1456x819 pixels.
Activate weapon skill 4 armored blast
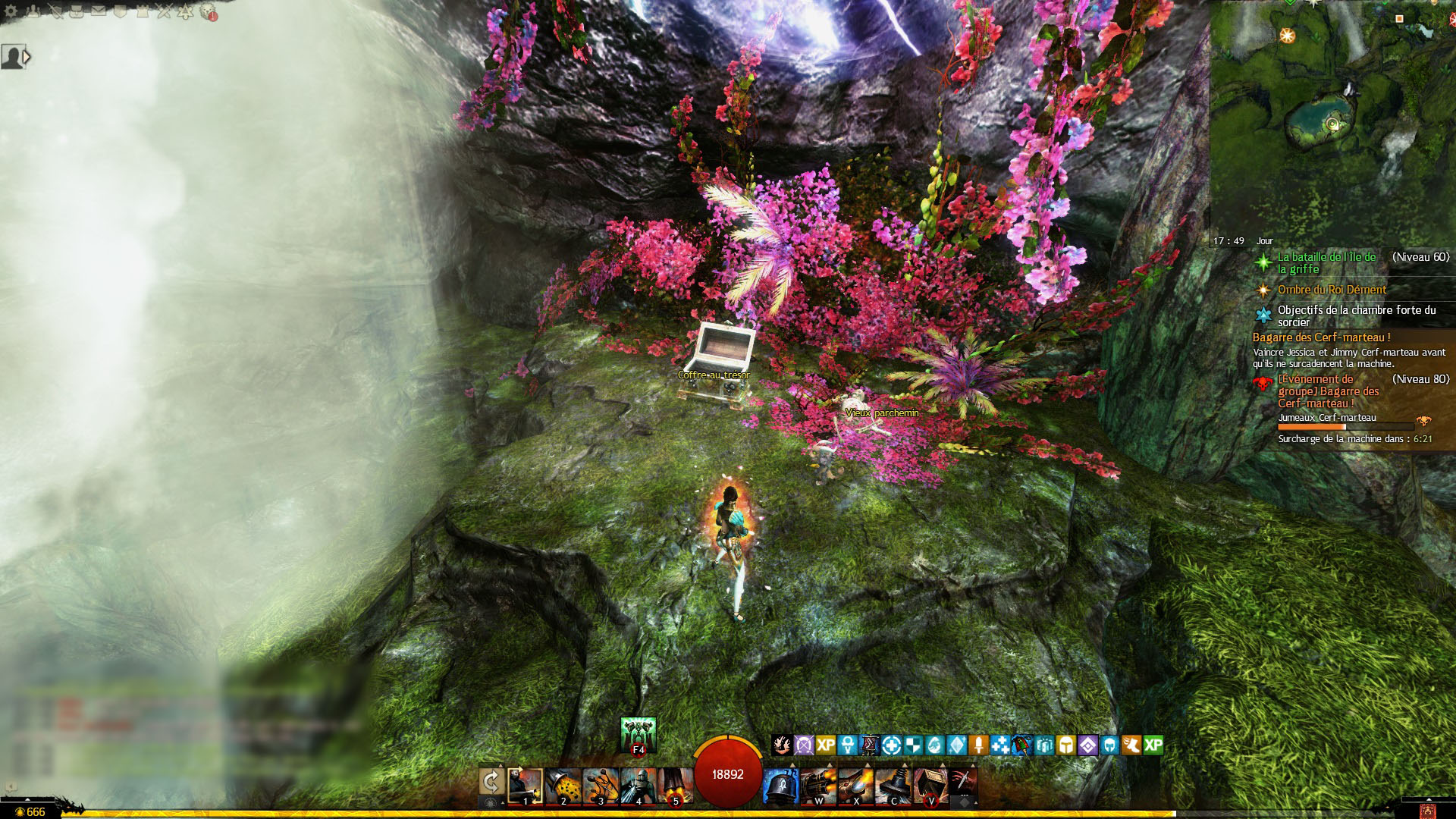(638, 786)
